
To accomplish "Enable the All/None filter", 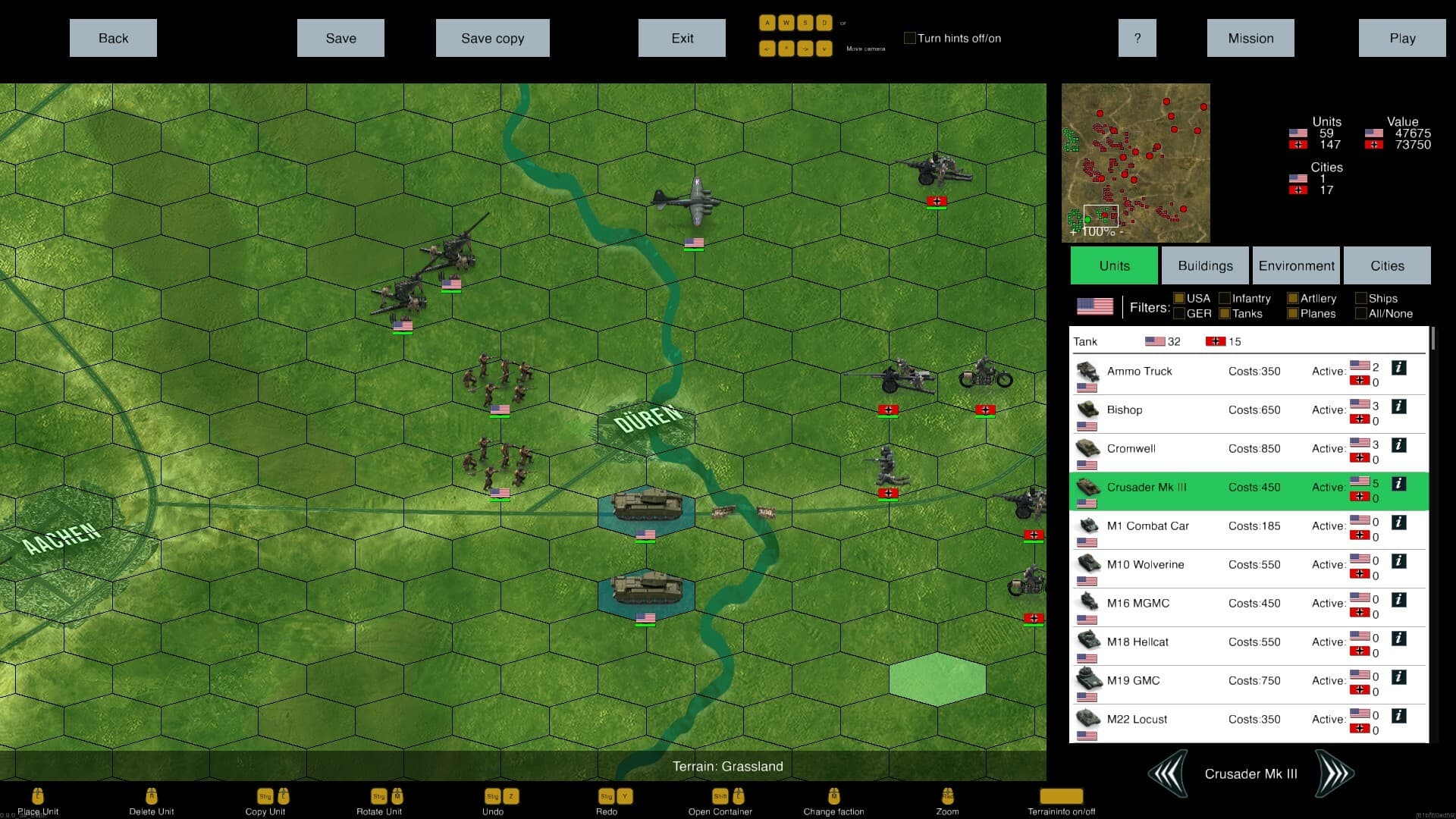I will tap(1362, 313).
